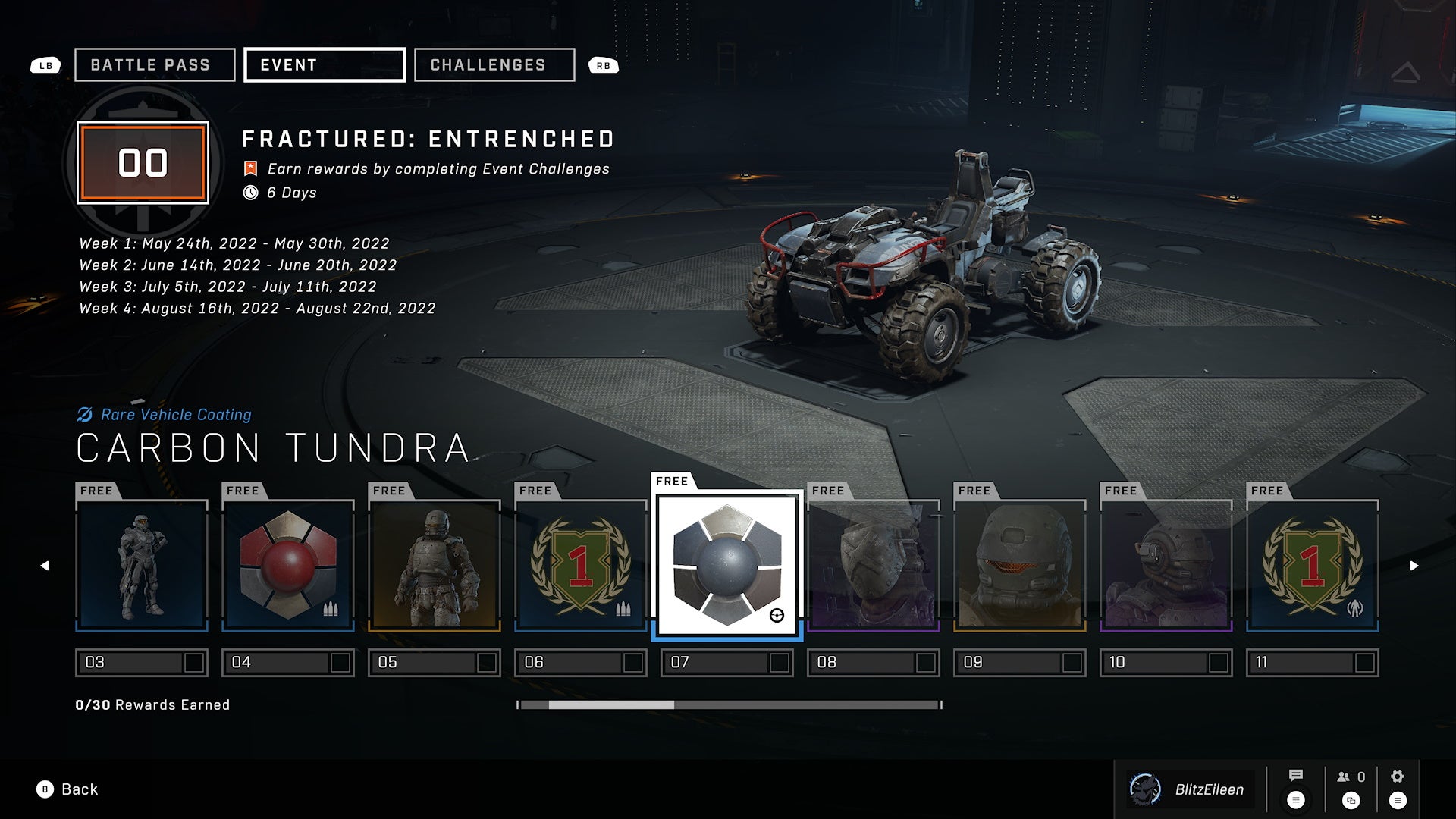Select the Event tab
This screenshot has height=819, width=1456.
pos(325,65)
